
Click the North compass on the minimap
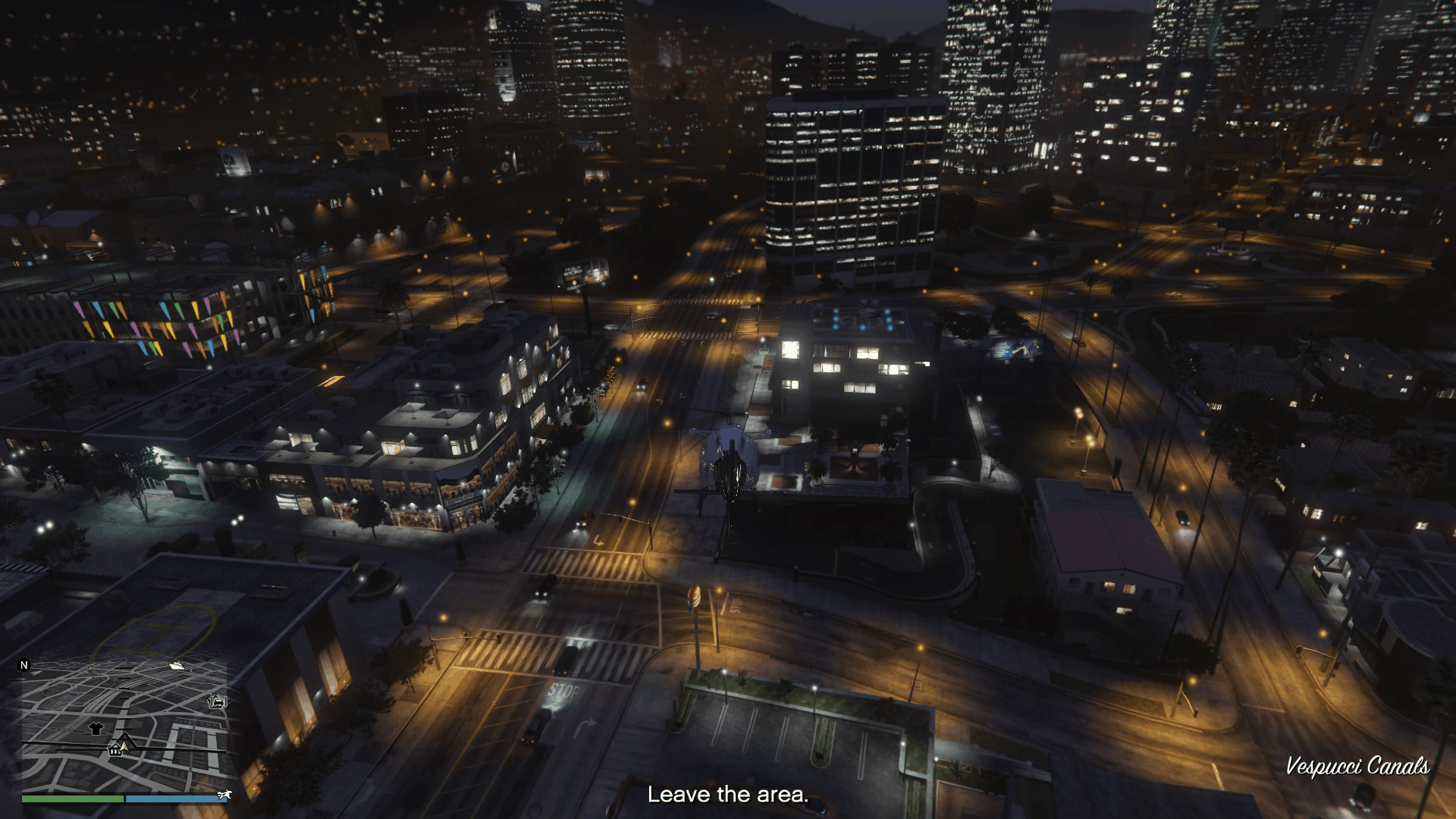(24, 665)
